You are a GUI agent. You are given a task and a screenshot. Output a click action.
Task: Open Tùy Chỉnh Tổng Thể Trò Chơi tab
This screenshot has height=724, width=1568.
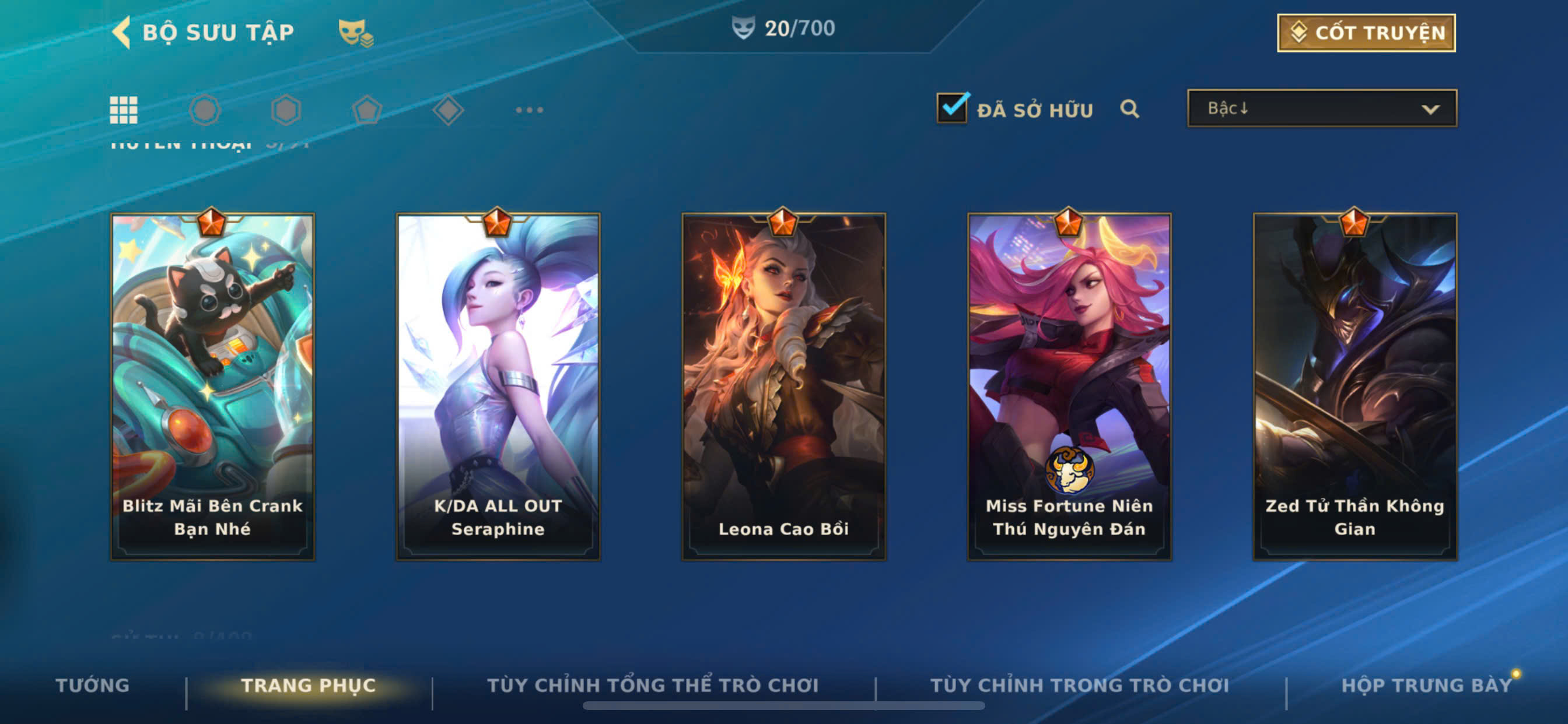click(653, 685)
